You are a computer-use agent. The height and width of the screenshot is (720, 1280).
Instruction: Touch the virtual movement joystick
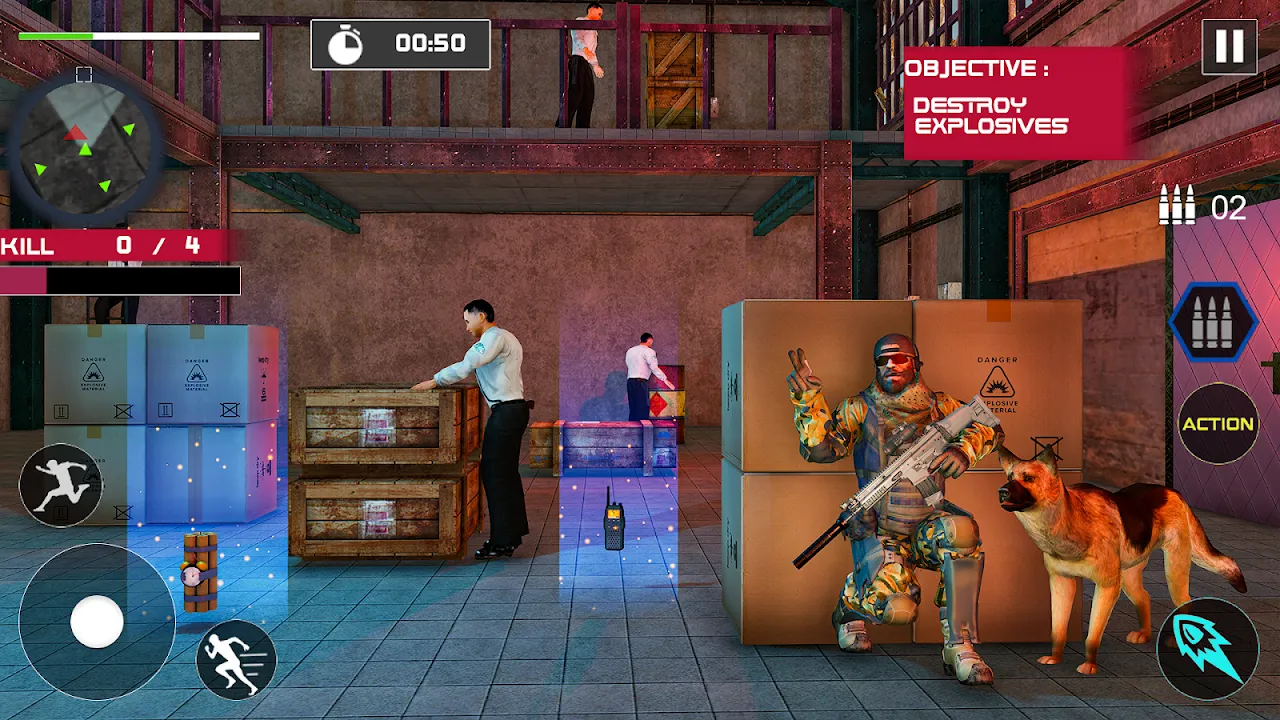(97, 622)
